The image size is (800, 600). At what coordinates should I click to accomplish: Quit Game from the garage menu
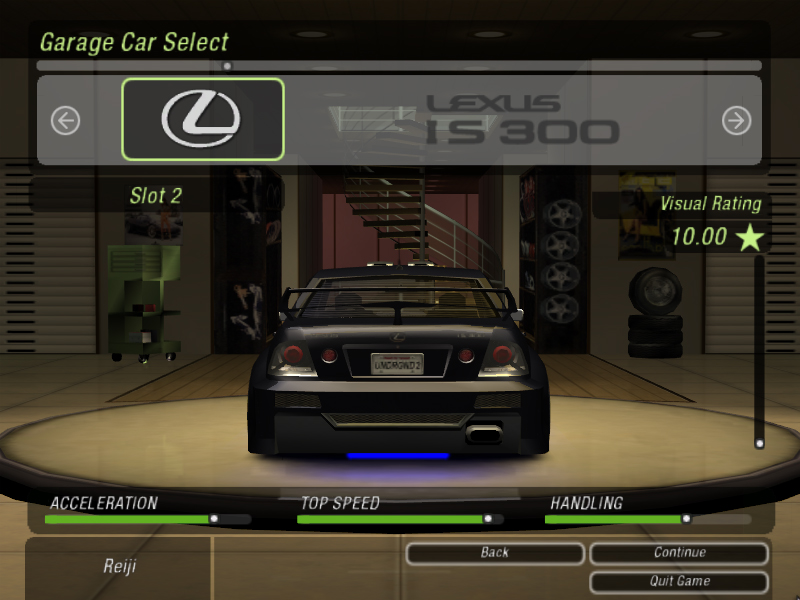coord(679,581)
